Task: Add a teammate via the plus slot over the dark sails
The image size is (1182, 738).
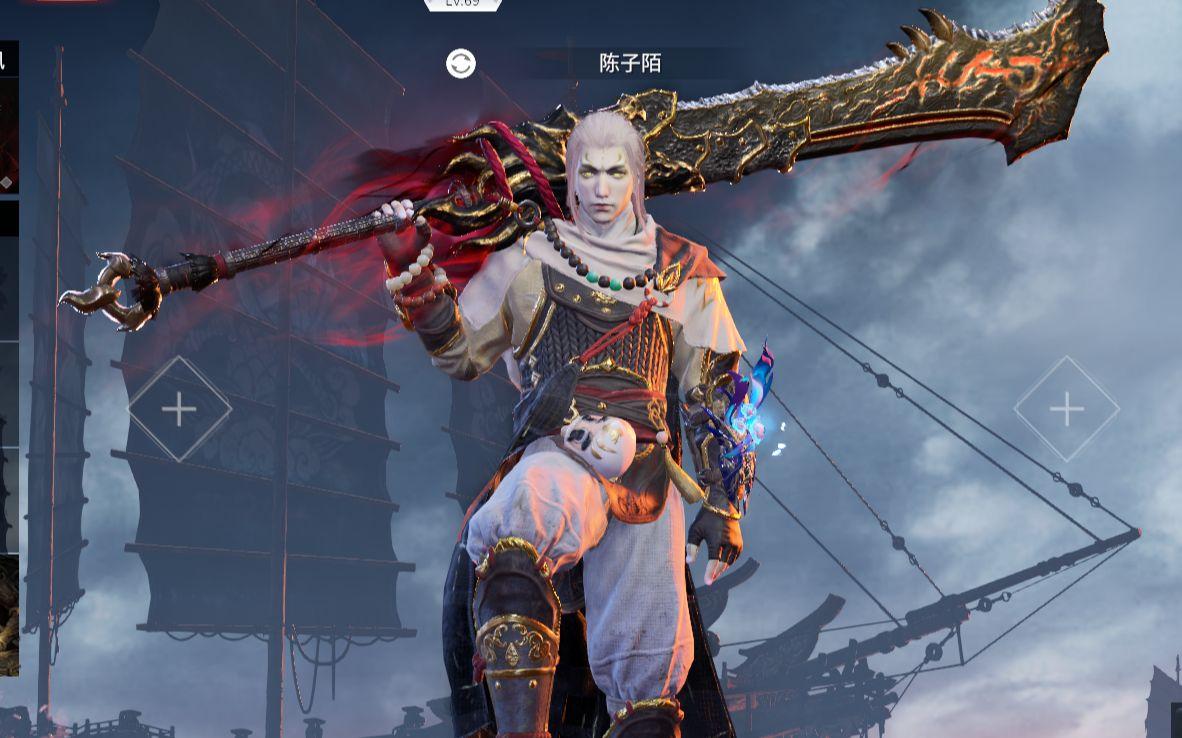Action: (x=179, y=409)
